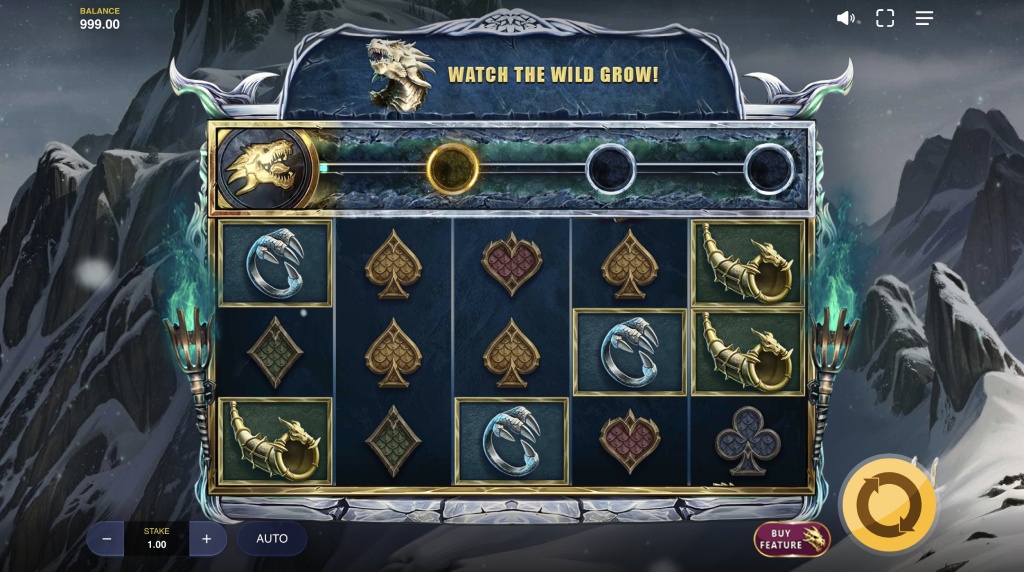Decrease the stake with the minus button
Screen dimensions: 1024x572
click(105, 539)
